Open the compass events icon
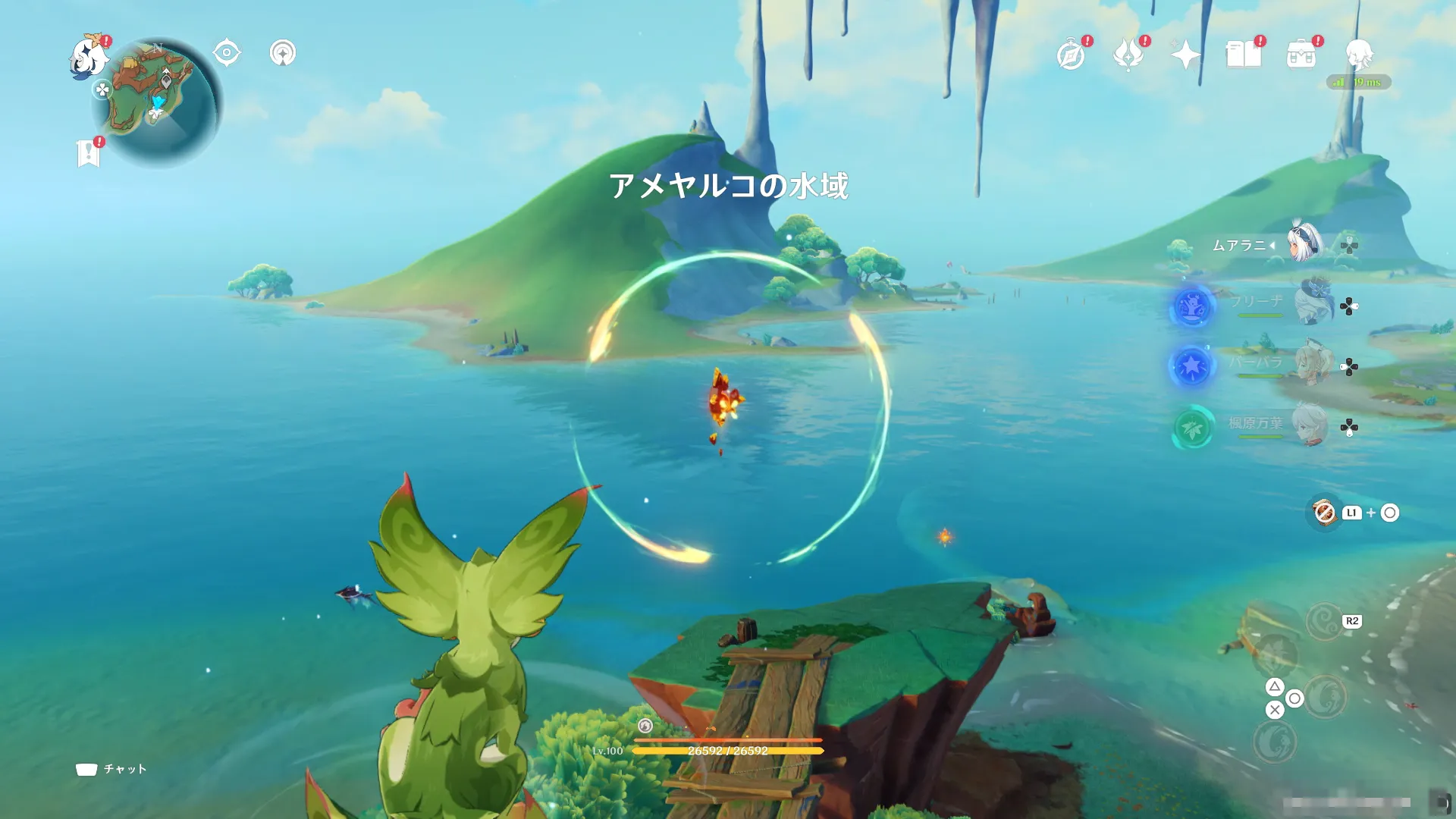The width and height of the screenshot is (1456, 819). click(x=1071, y=55)
